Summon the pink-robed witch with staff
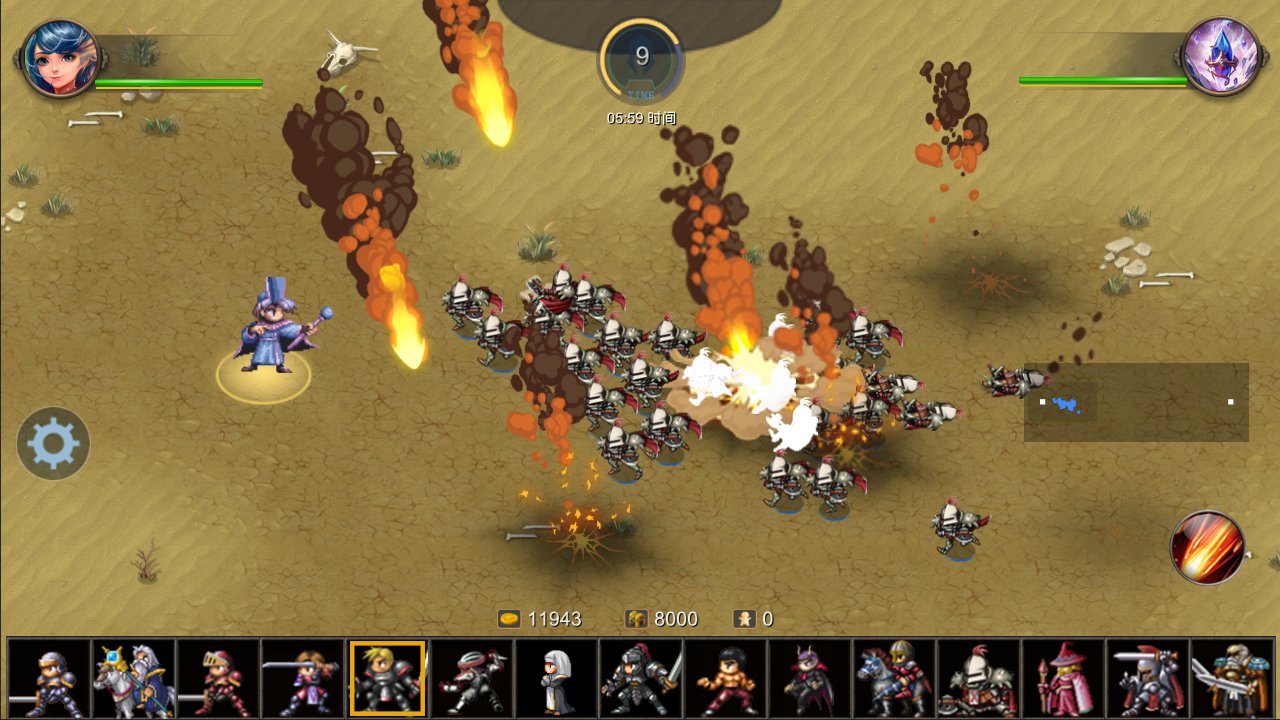Screen dimensions: 1280x720 pos(1063,679)
